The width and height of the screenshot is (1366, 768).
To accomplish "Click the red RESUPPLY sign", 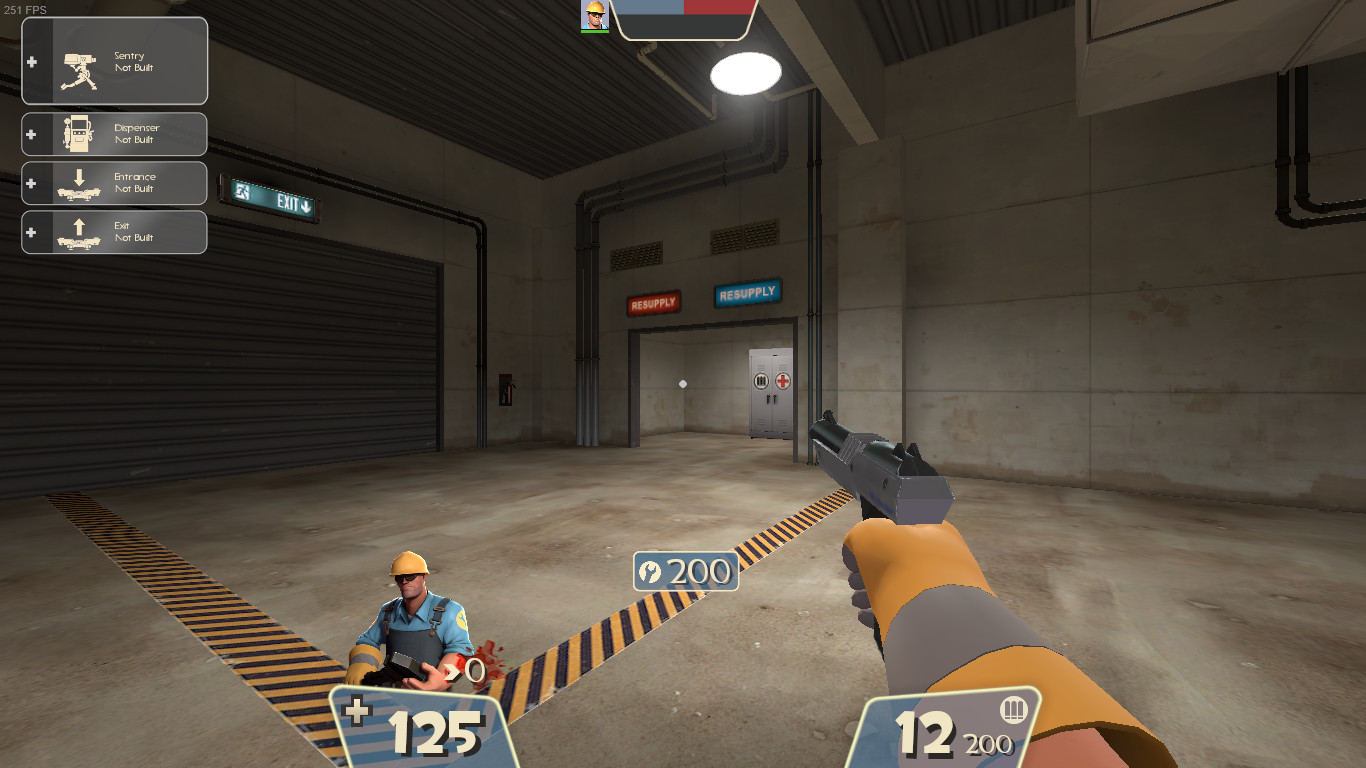I will (653, 301).
